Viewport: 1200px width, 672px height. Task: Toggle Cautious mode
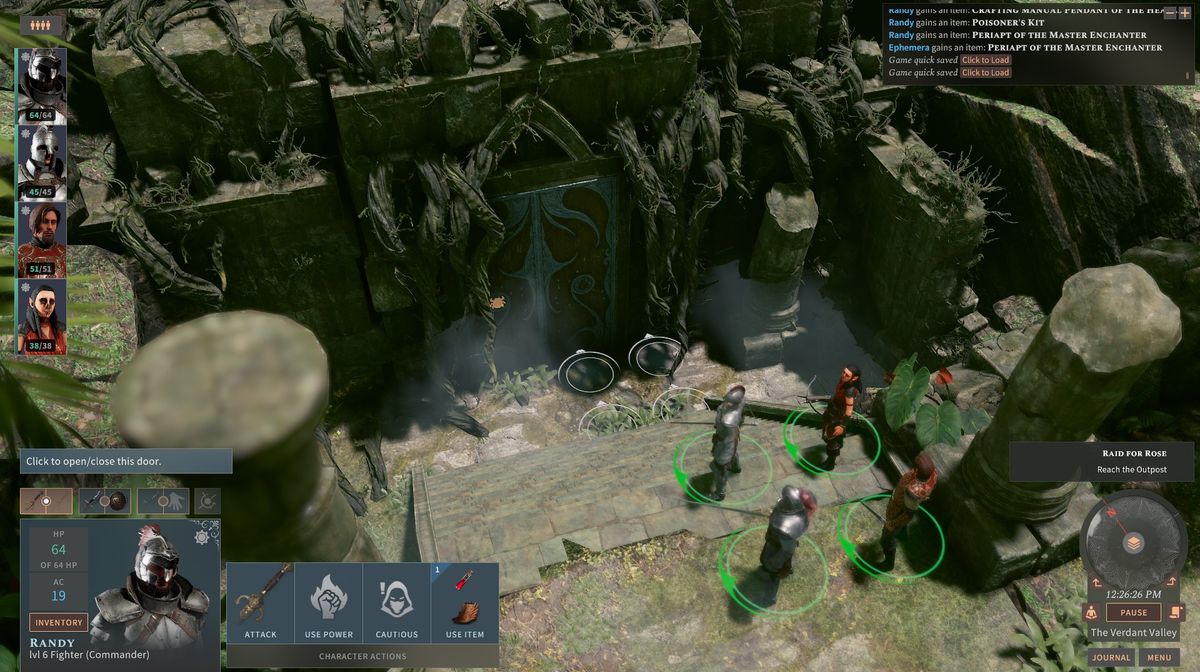(x=397, y=602)
